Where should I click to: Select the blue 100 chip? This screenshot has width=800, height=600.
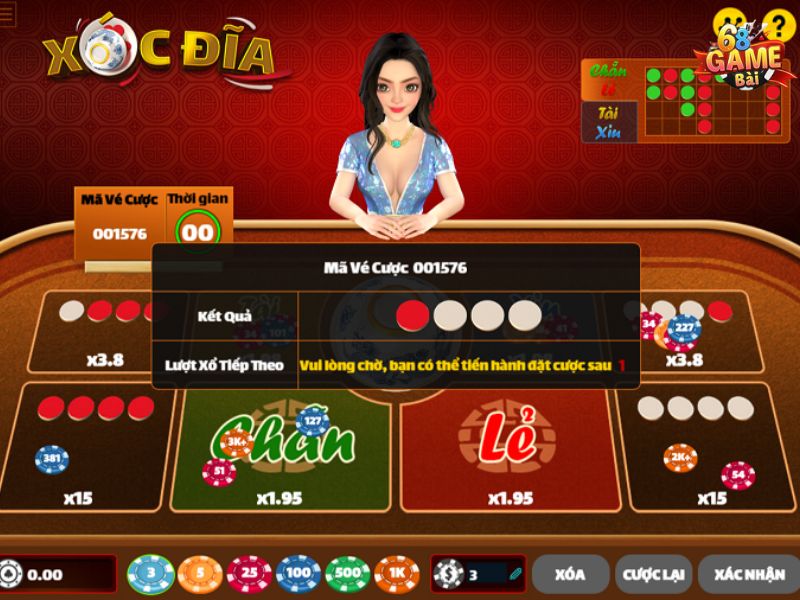[298, 574]
